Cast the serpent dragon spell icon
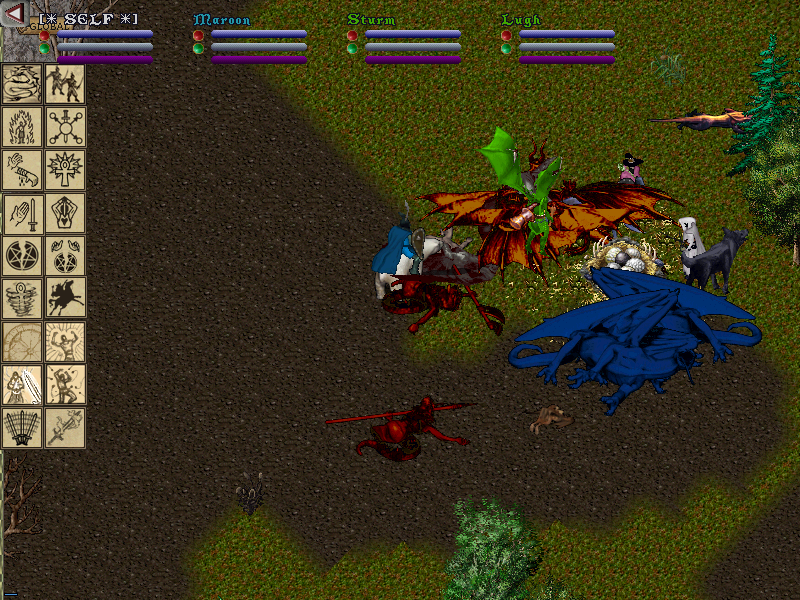The image size is (800, 600). click(22, 84)
